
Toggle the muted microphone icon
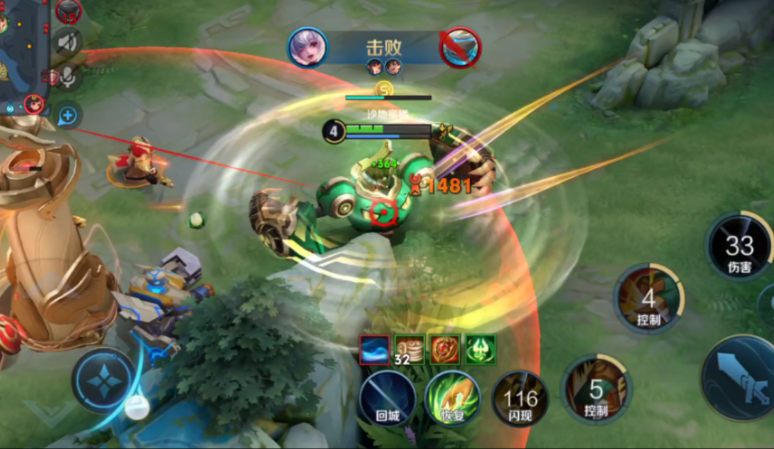point(68,78)
